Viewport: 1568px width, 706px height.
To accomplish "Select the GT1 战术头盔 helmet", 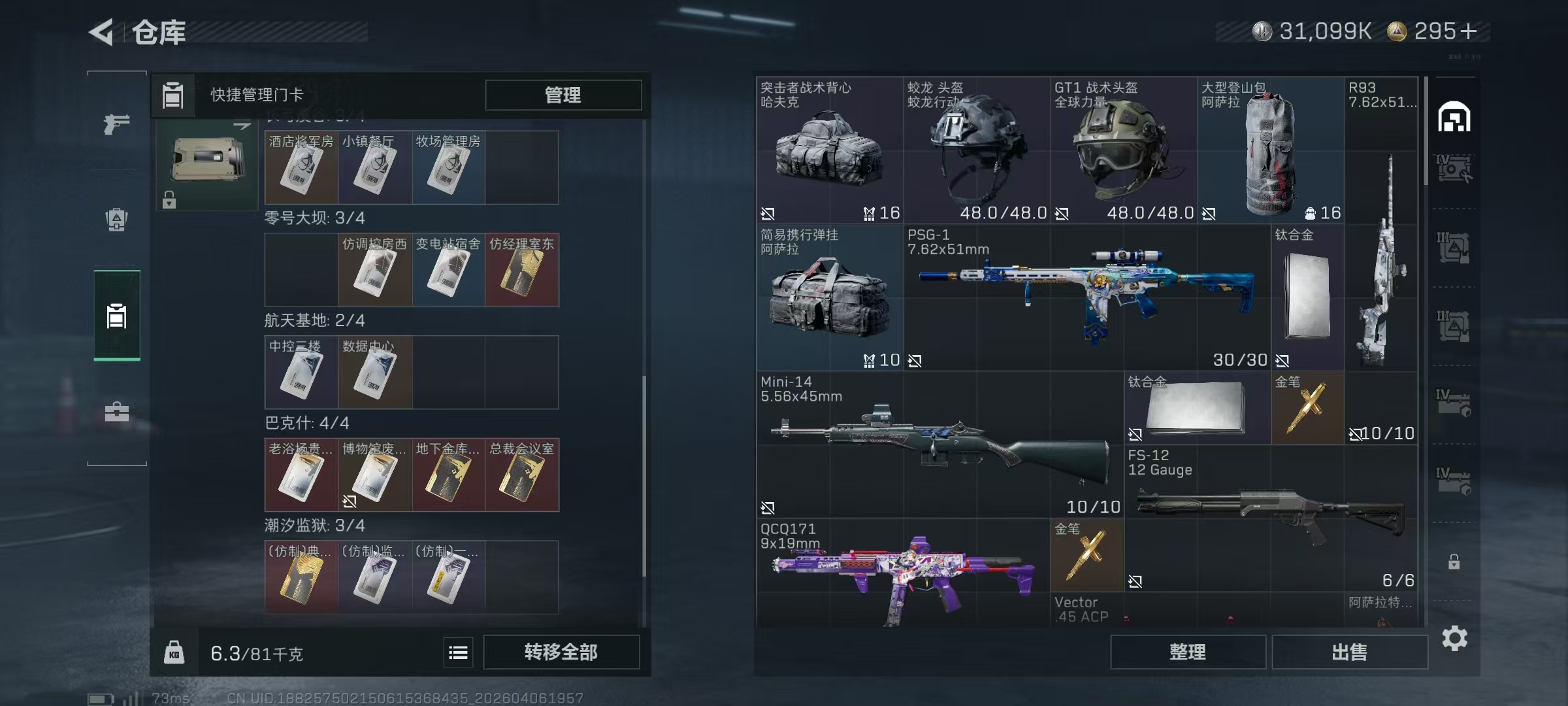I will click(1124, 150).
